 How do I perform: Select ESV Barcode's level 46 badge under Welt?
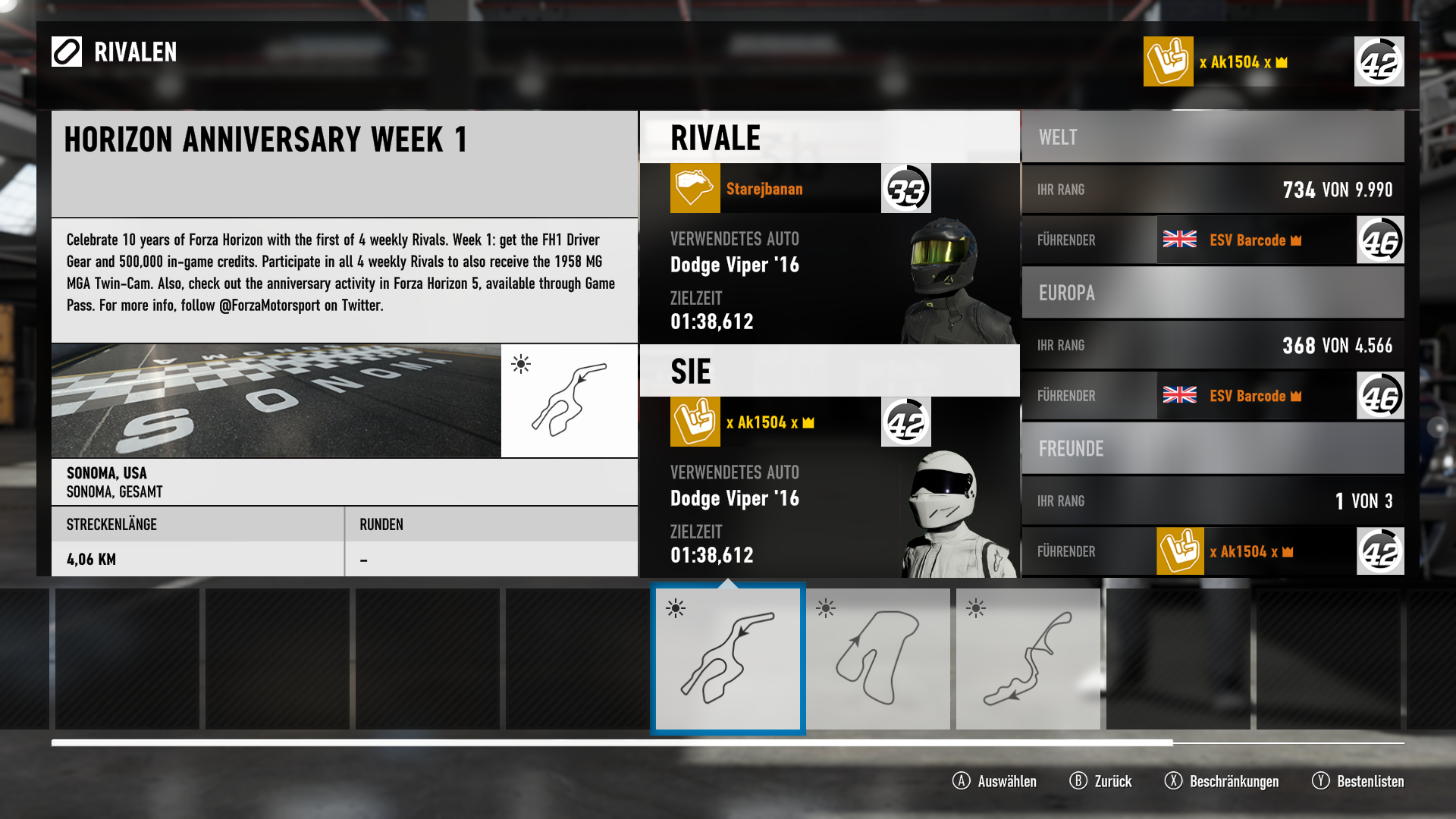pos(1379,240)
